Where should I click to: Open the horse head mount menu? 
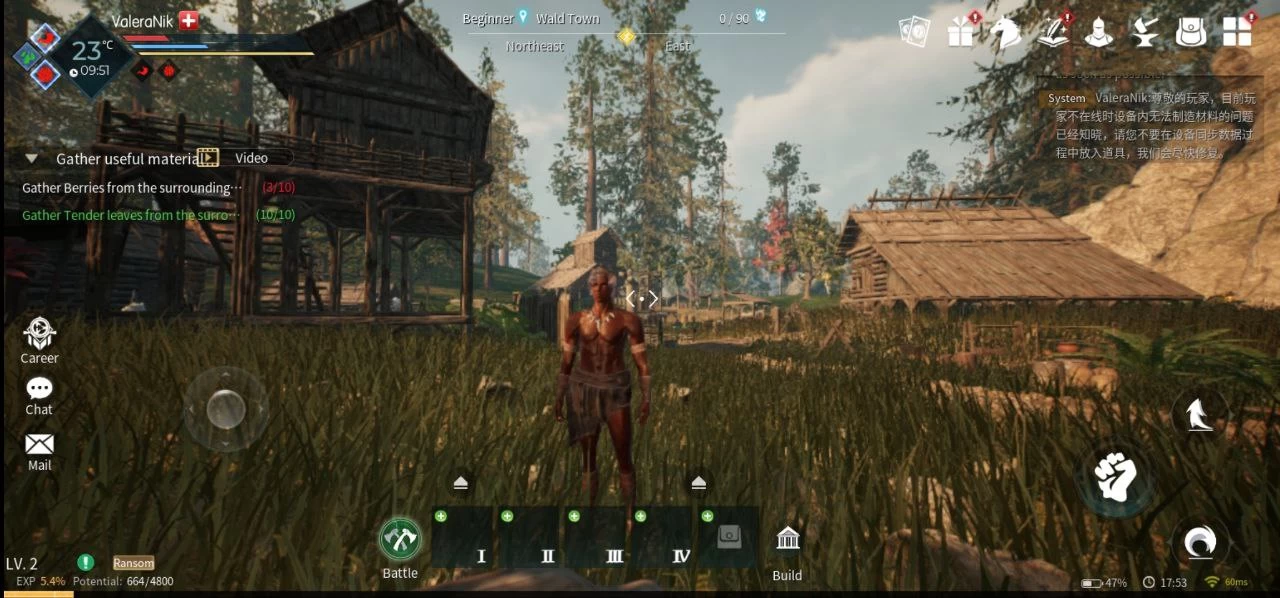pos(1005,33)
